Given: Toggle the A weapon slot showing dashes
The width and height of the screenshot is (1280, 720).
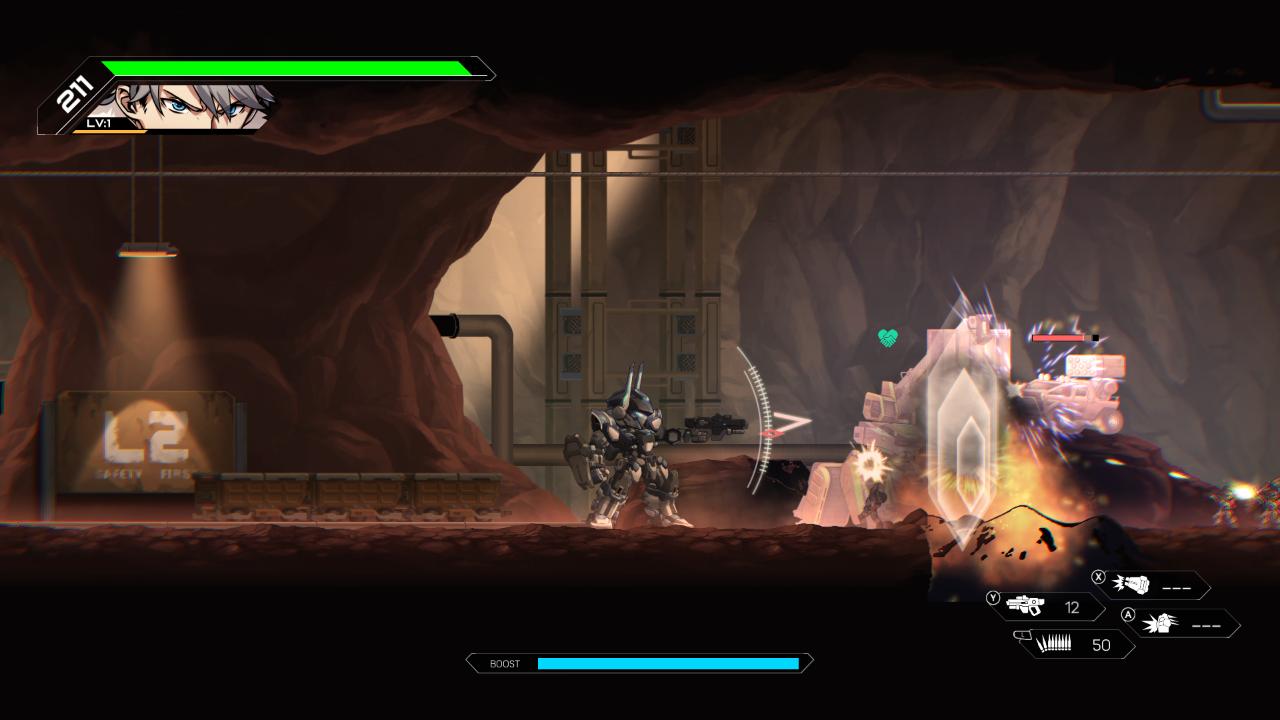Looking at the screenshot, I should [x=1205, y=625].
